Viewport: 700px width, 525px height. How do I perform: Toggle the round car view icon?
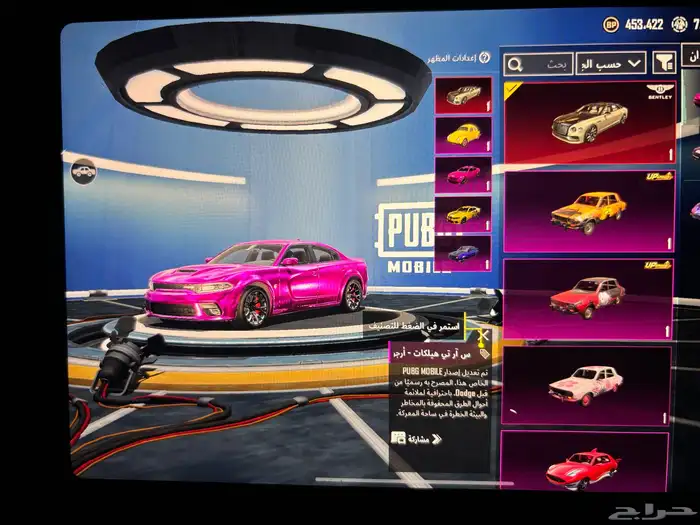pyautogui.click(x=84, y=171)
